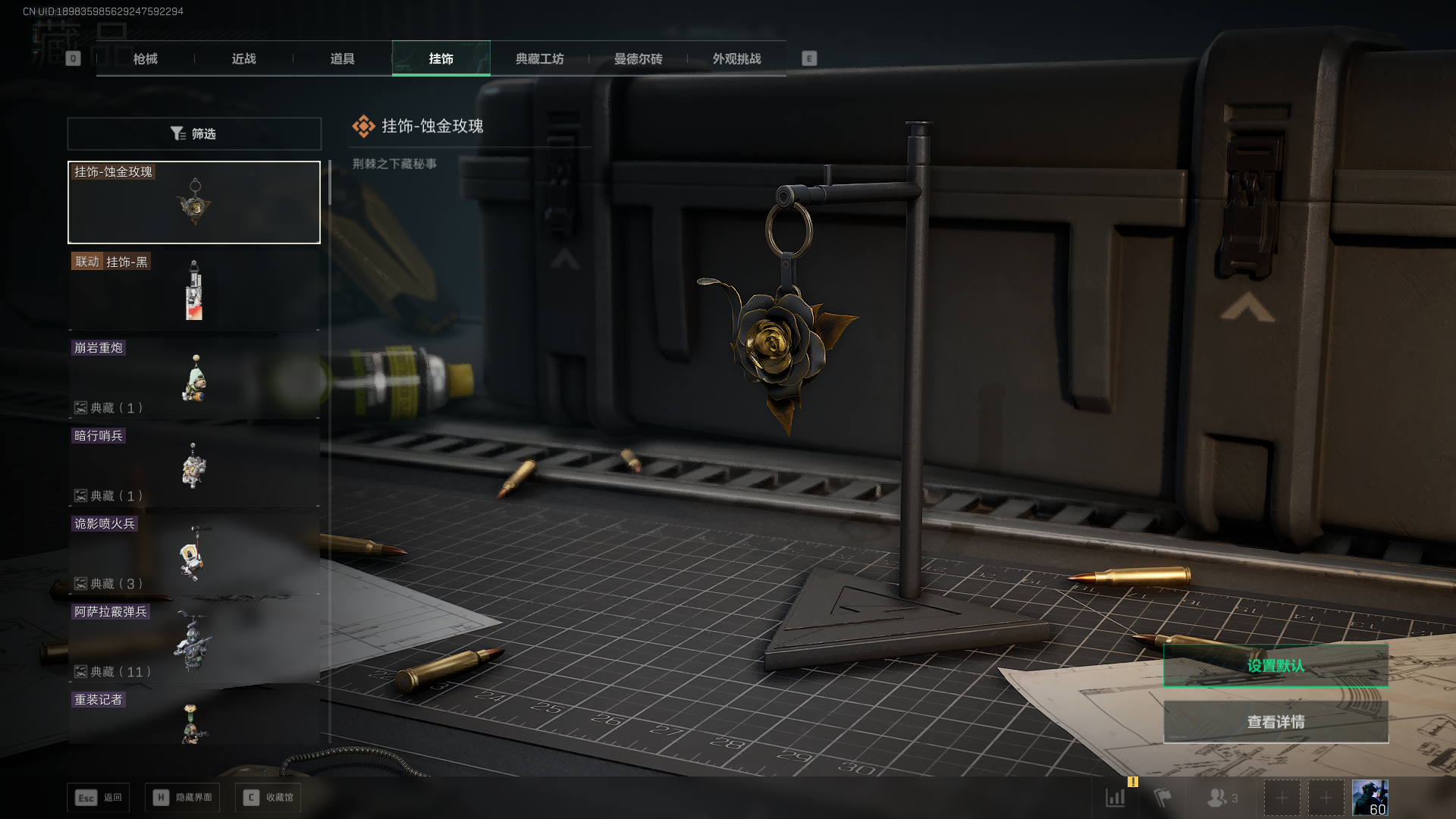Viewport: 1456px width, 819px height.
Task: Open 查看详情 details button
Action: click(x=1276, y=722)
